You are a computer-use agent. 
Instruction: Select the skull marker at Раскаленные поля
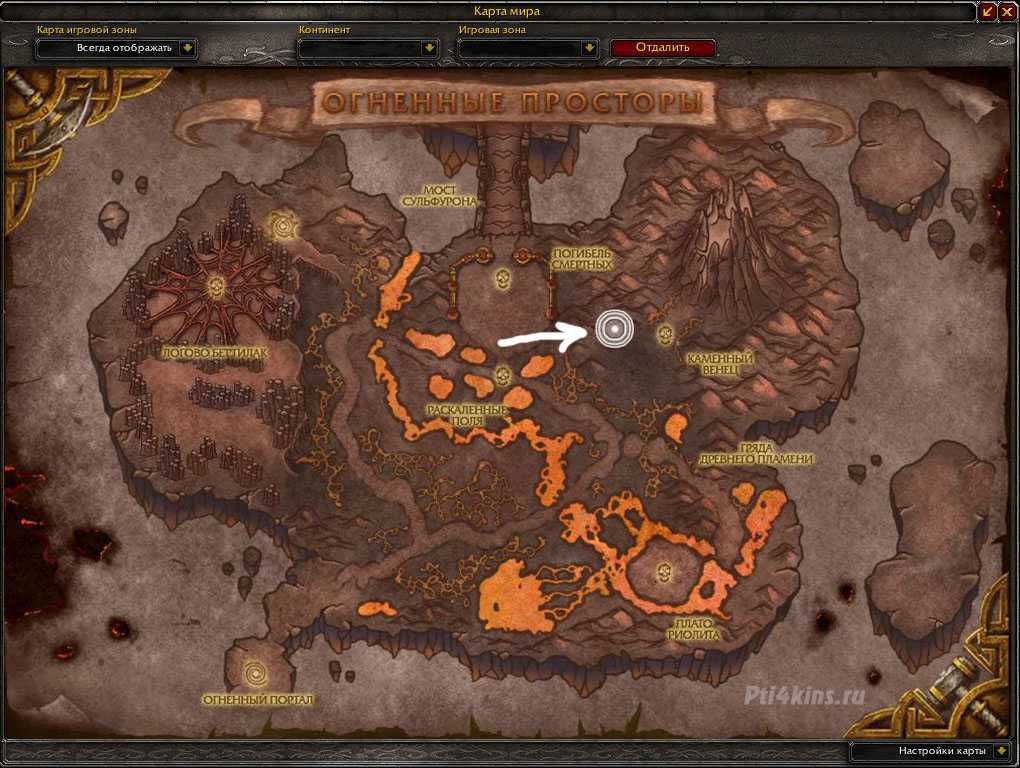pyautogui.click(x=503, y=376)
